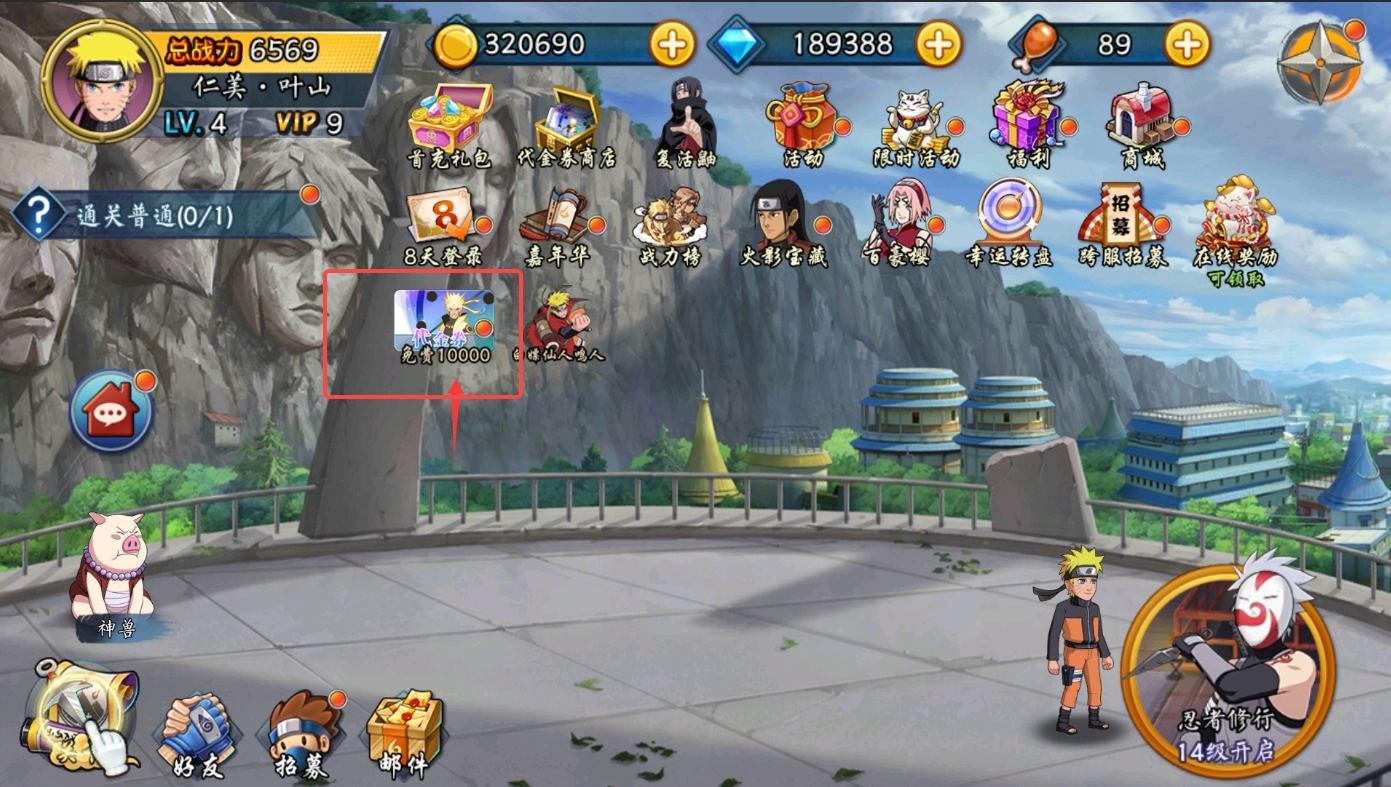Screen dimensions: 1391x787
Task: Open the 嘉年华 carnival scroll
Action: 558,224
